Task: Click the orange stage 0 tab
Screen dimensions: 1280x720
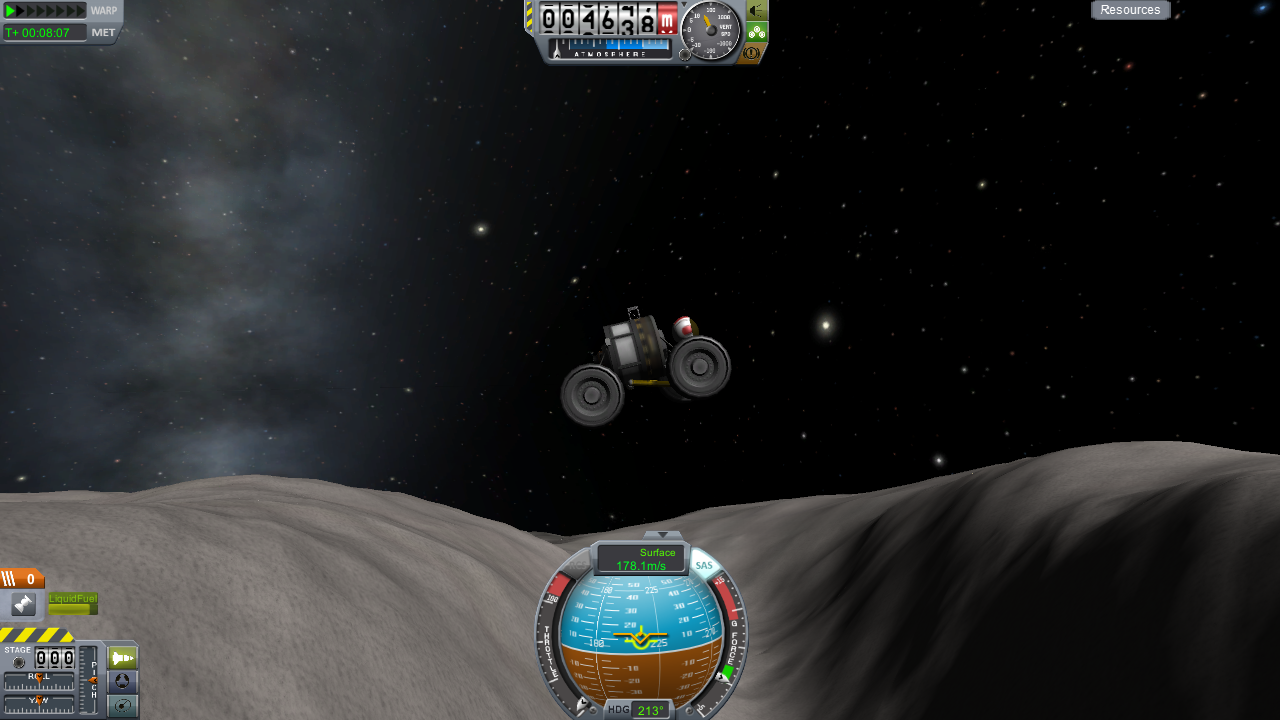Action: point(22,579)
